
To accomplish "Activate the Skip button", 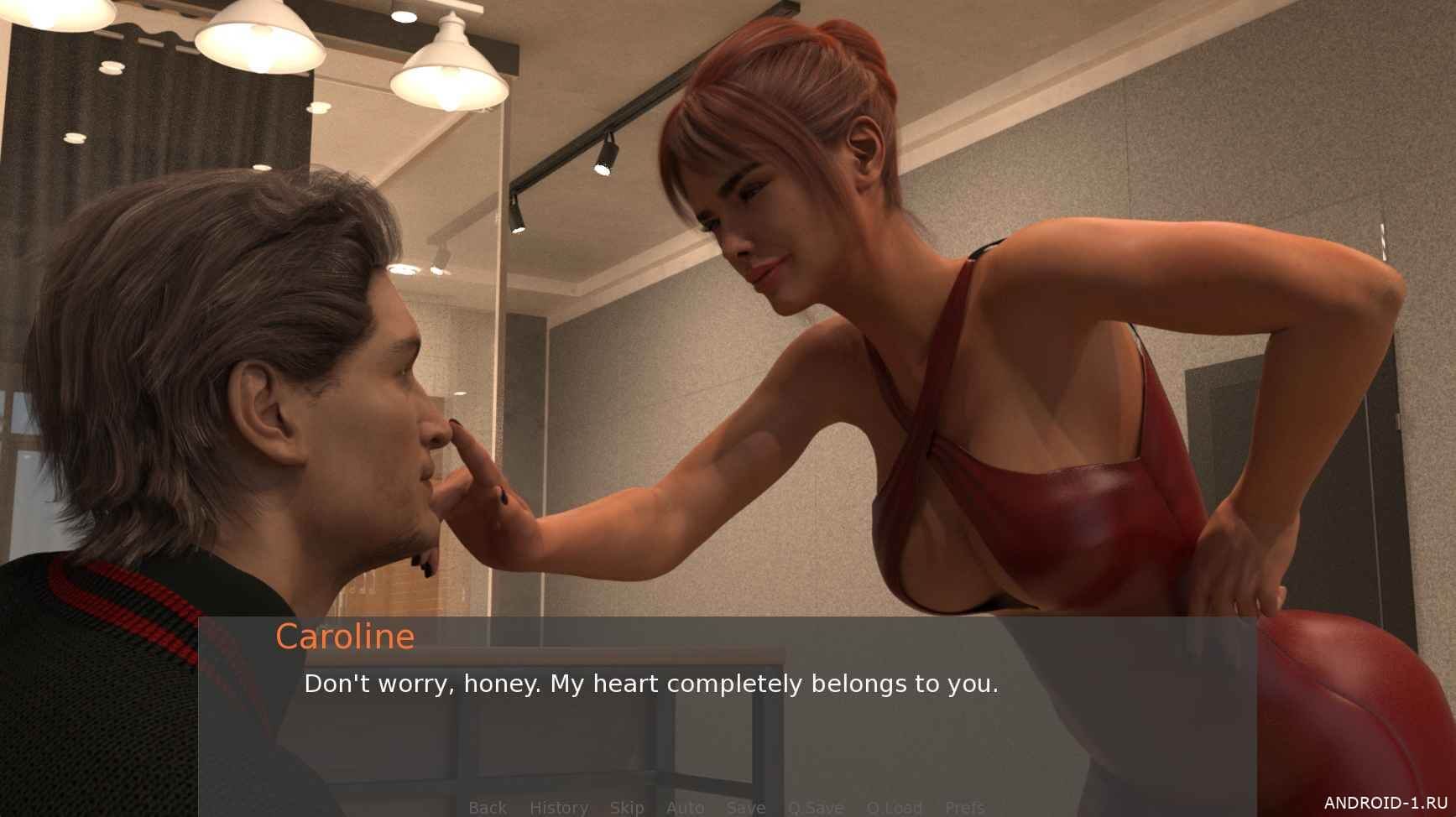I will coord(627,807).
